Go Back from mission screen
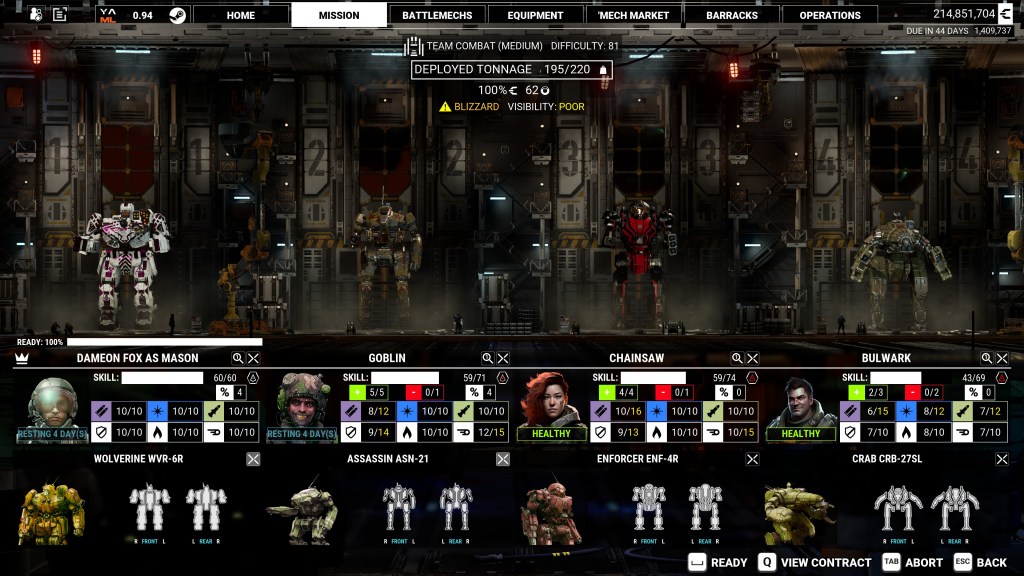Image resolution: width=1024 pixels, height=576 pixels. click(x=981, y=562)
